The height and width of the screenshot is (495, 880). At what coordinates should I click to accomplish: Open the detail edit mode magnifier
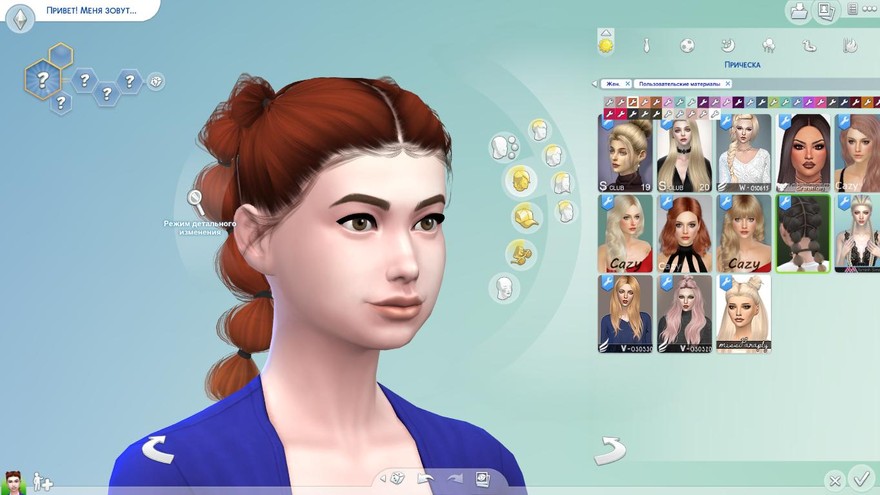196,200
